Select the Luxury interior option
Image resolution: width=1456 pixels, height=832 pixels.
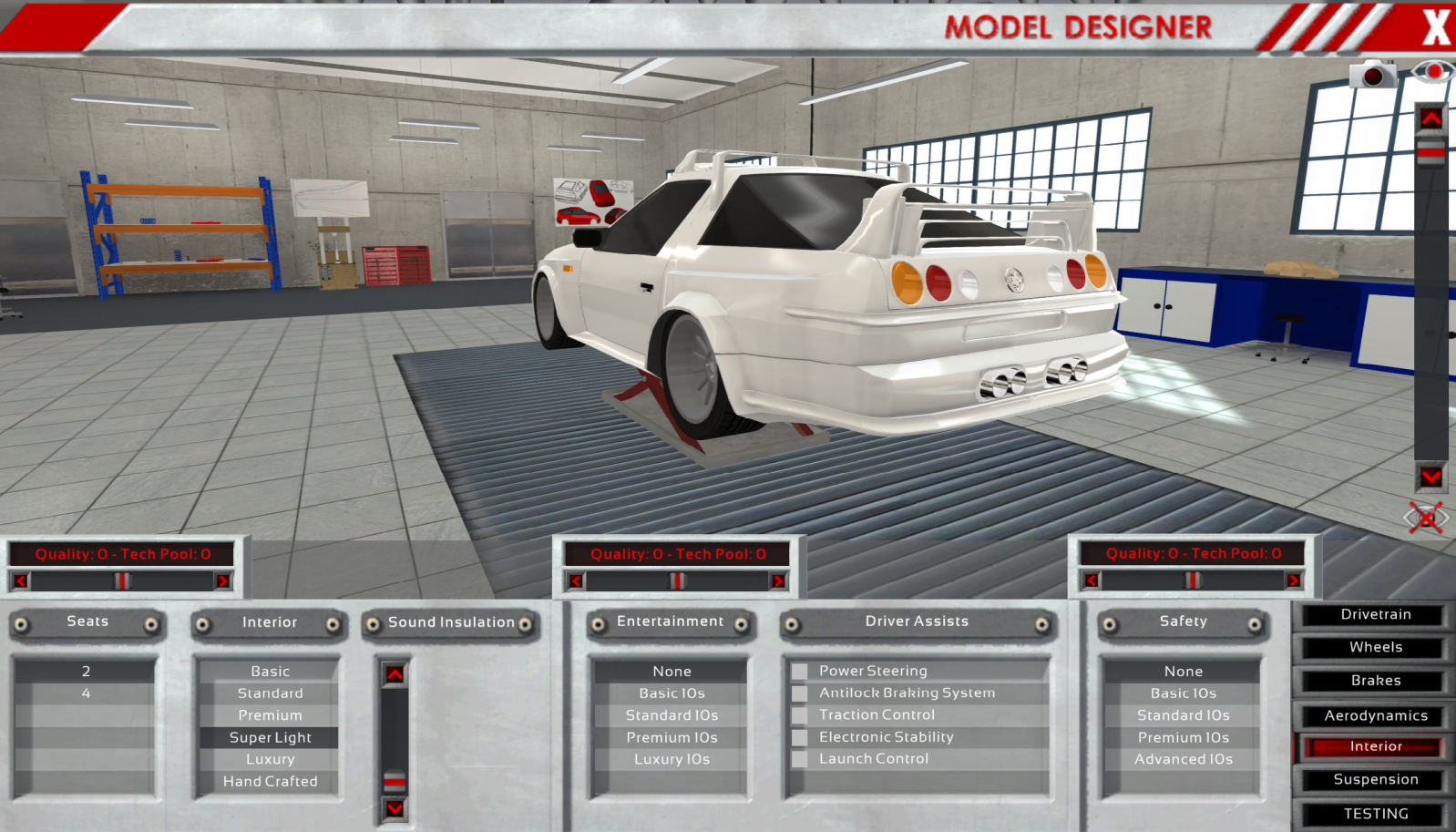click(270, 759)
